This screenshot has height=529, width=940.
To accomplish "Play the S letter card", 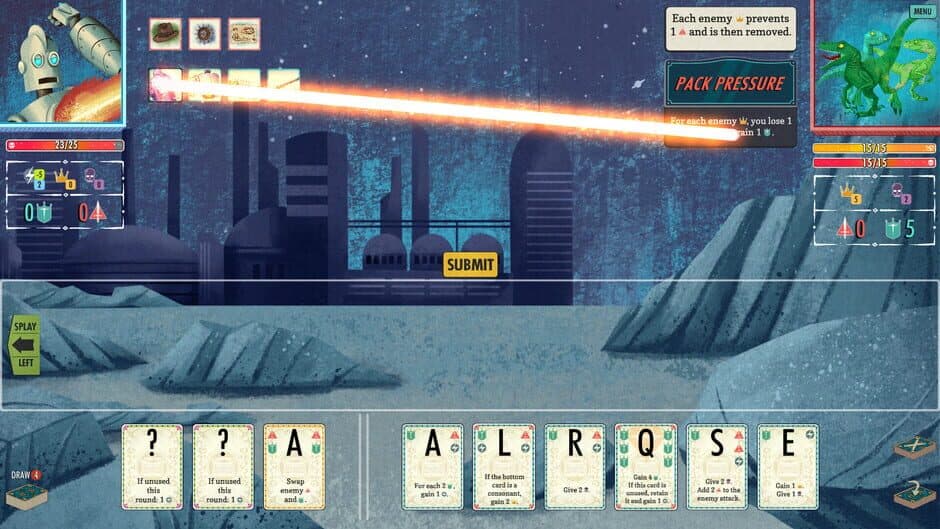I will point(717,466).
